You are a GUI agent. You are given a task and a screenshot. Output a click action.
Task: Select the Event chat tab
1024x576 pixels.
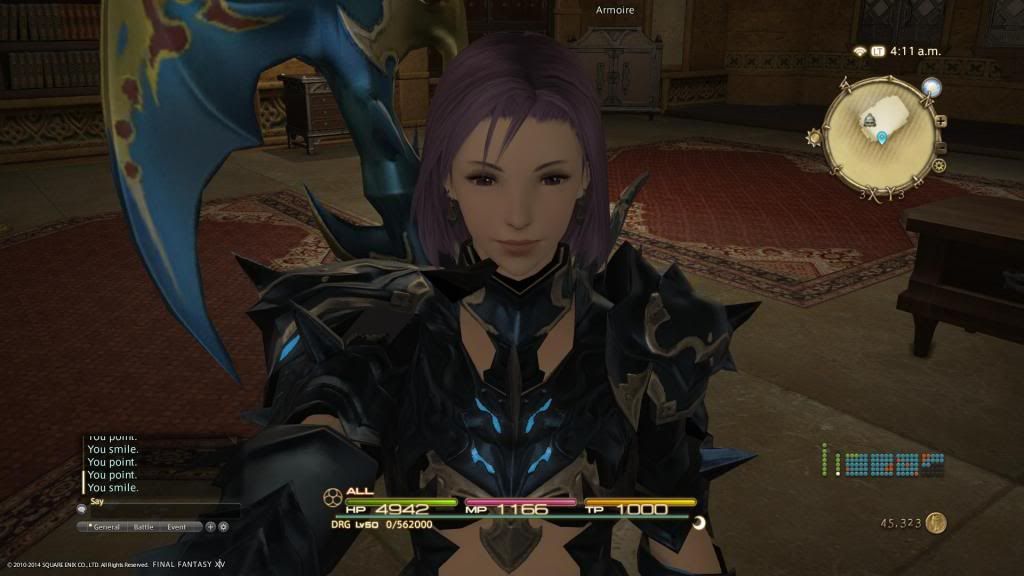pyautogui.click(x=177, y=527)
